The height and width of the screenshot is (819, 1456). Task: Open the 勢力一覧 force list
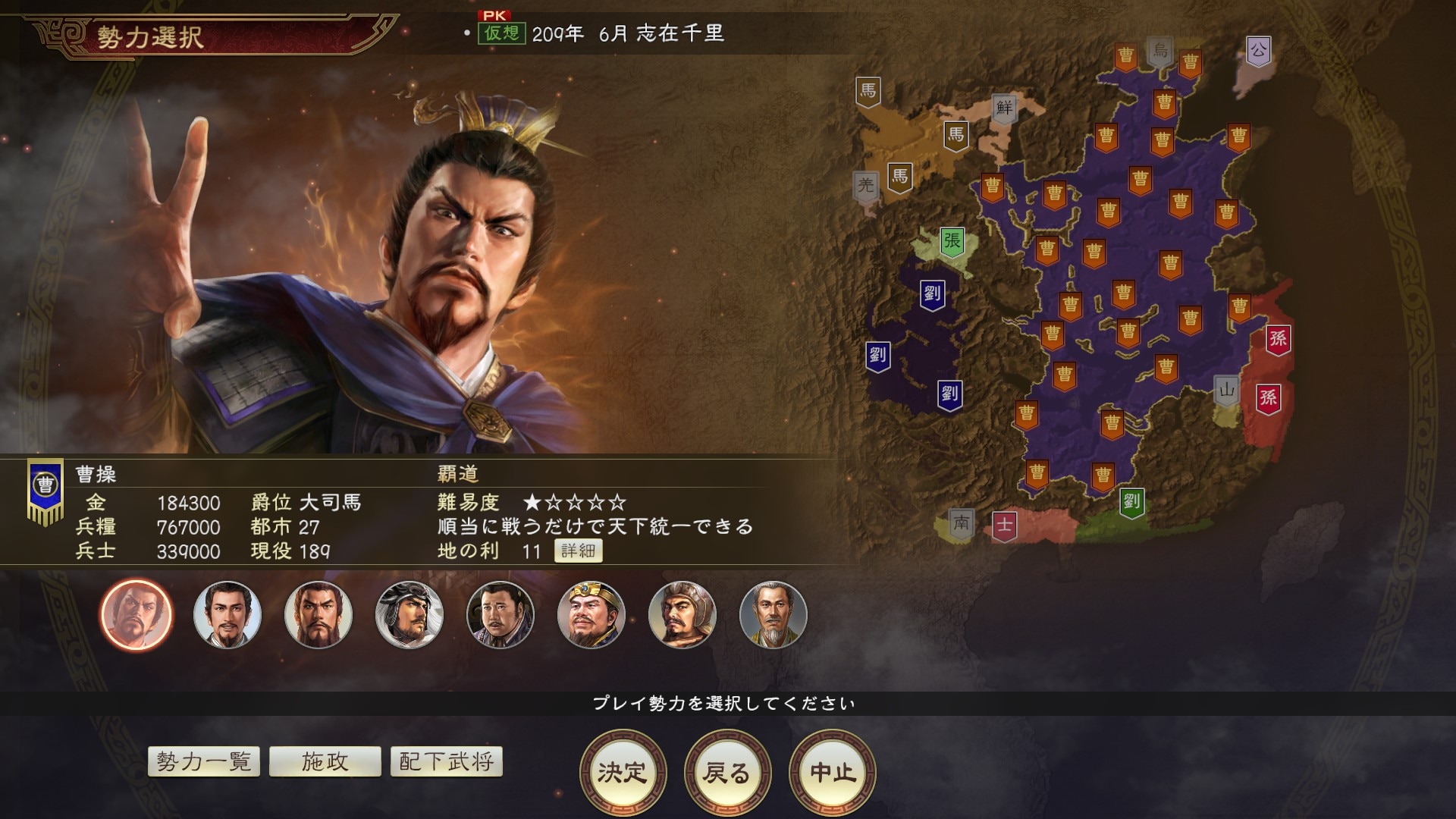click(204, 762)
